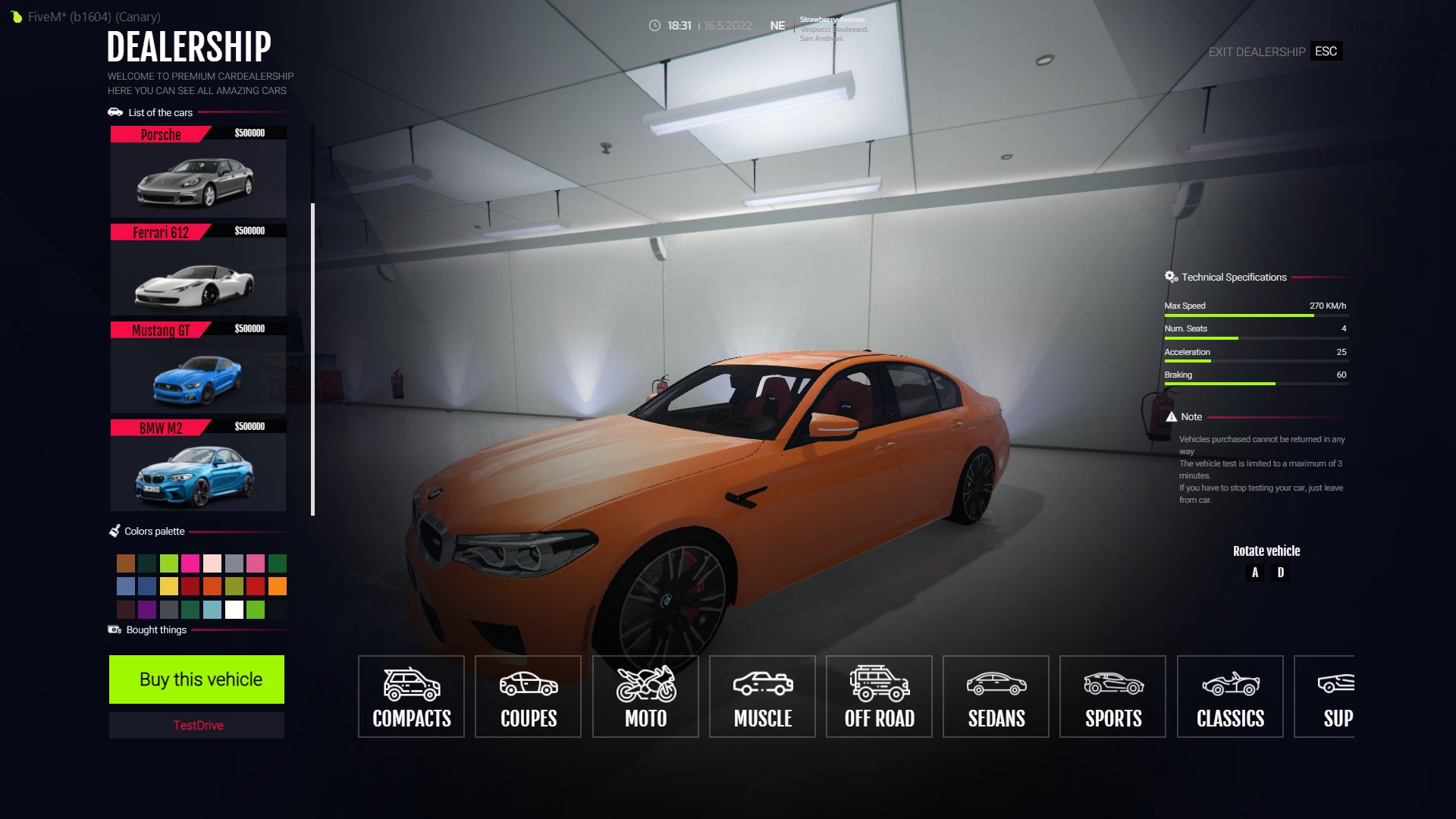Click the Buy this vehicle button

[196, 679]
